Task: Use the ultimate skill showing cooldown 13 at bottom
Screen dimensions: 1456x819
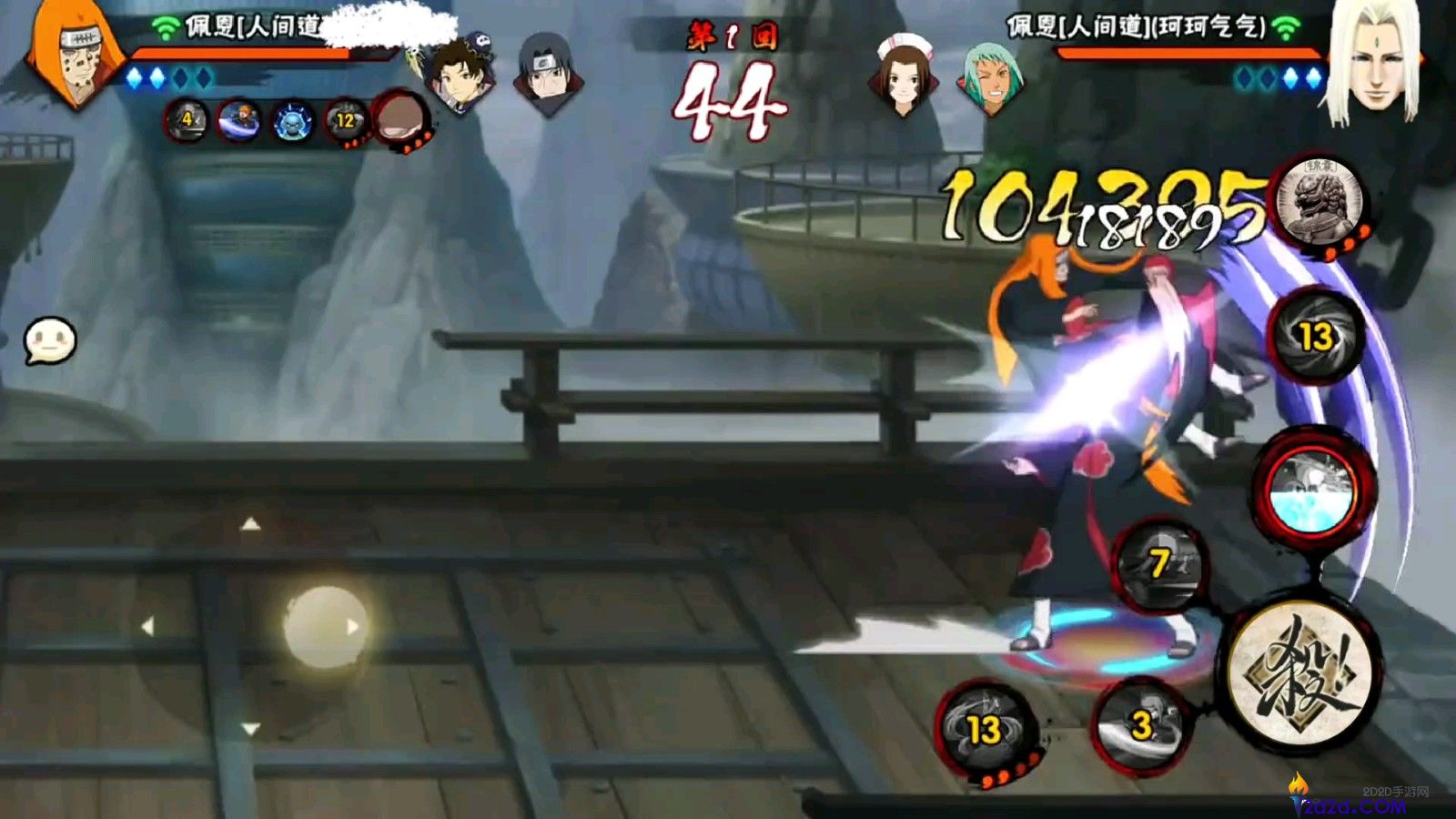Action: [x=985, y=730]
